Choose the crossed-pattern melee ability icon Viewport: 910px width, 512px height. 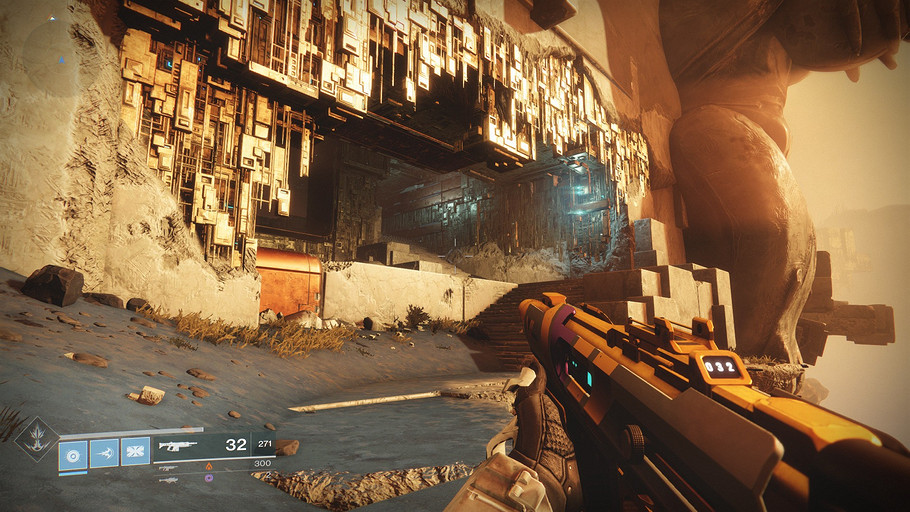(135, 452)
